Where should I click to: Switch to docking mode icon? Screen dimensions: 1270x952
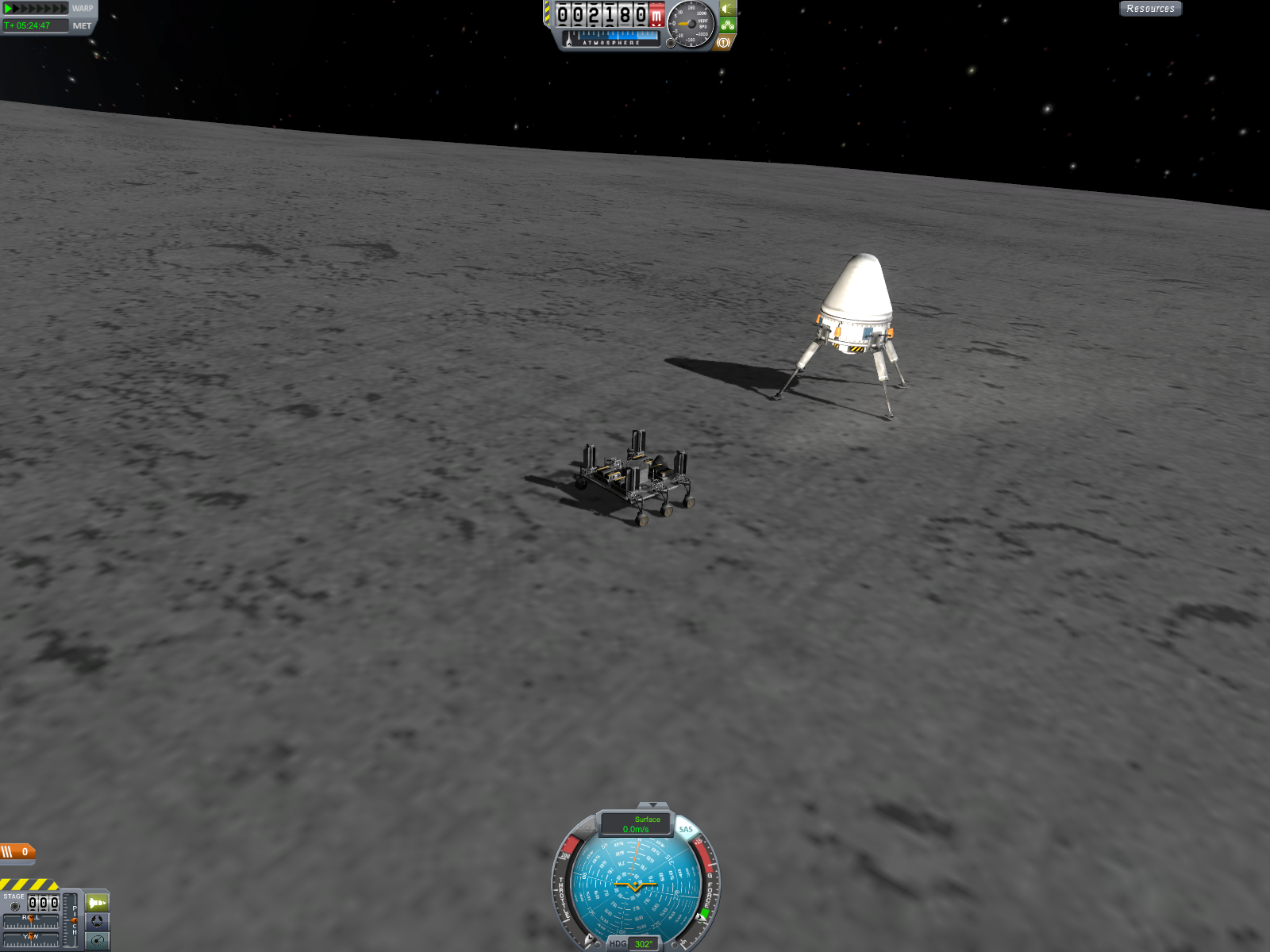(97, 921)
